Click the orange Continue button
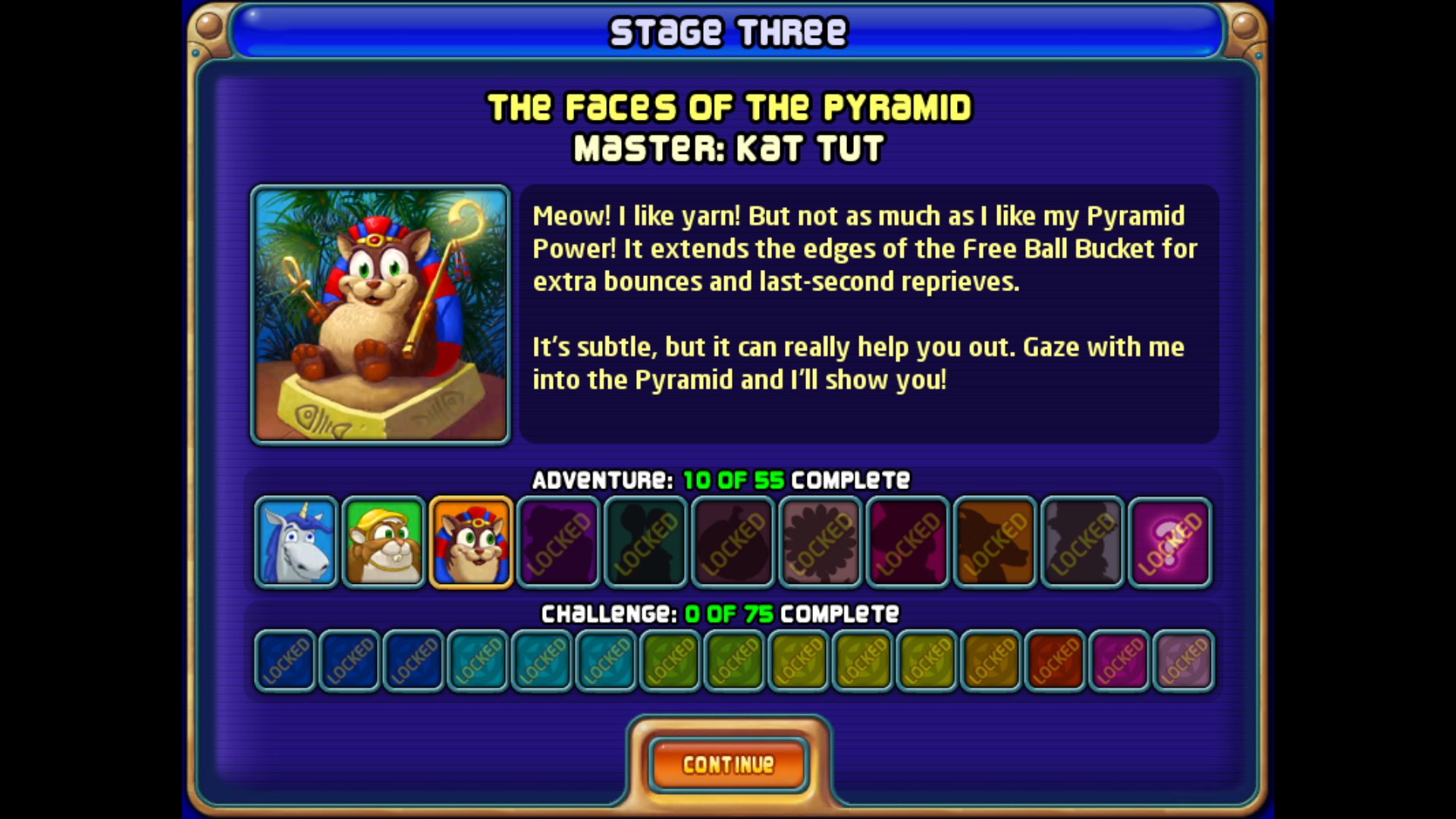 (728, 764)
